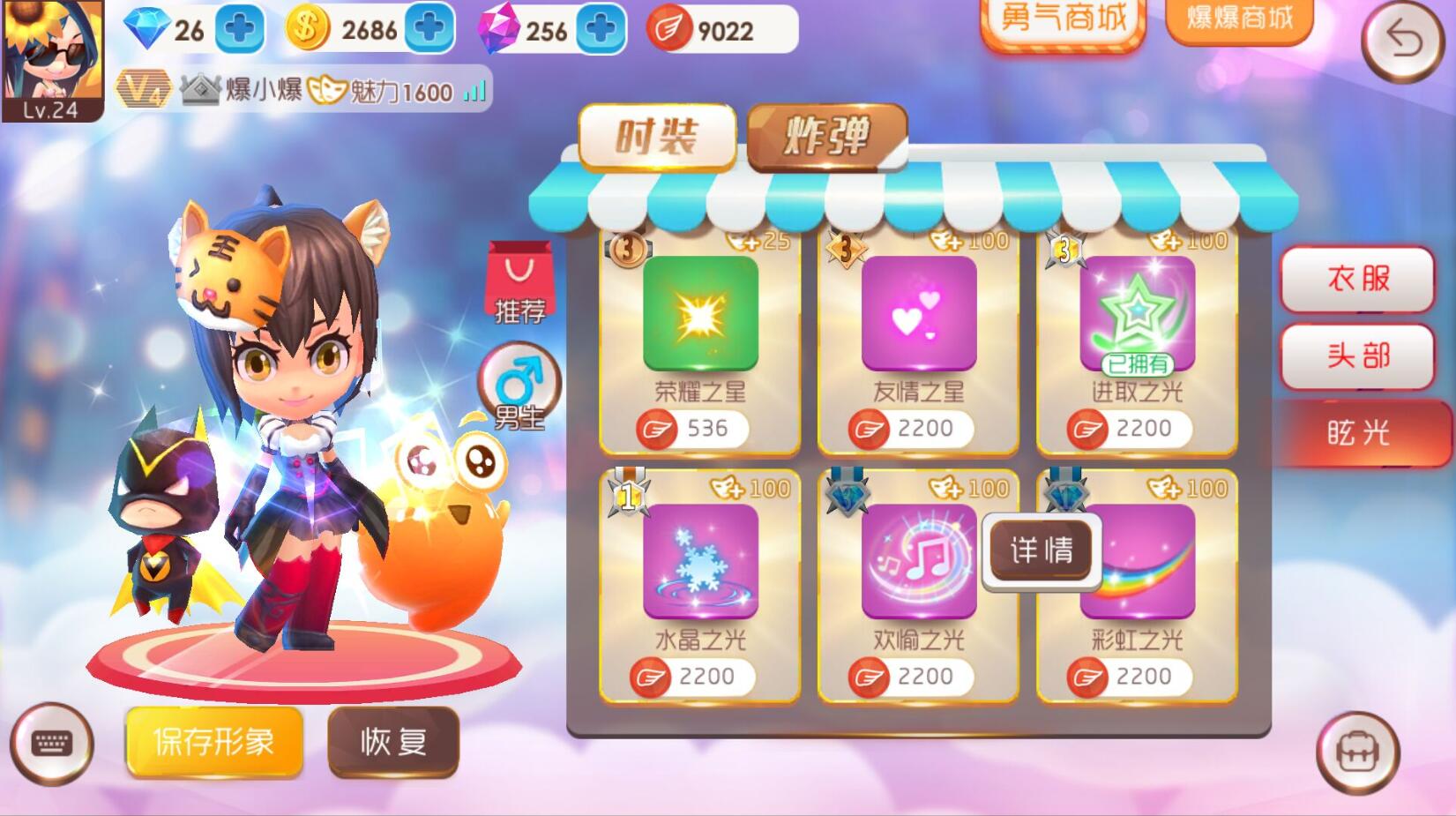Show 详情 details popup
The height and width of the screenshot is (816, 1456).
pyautogui.click(x=1042, y=550)
